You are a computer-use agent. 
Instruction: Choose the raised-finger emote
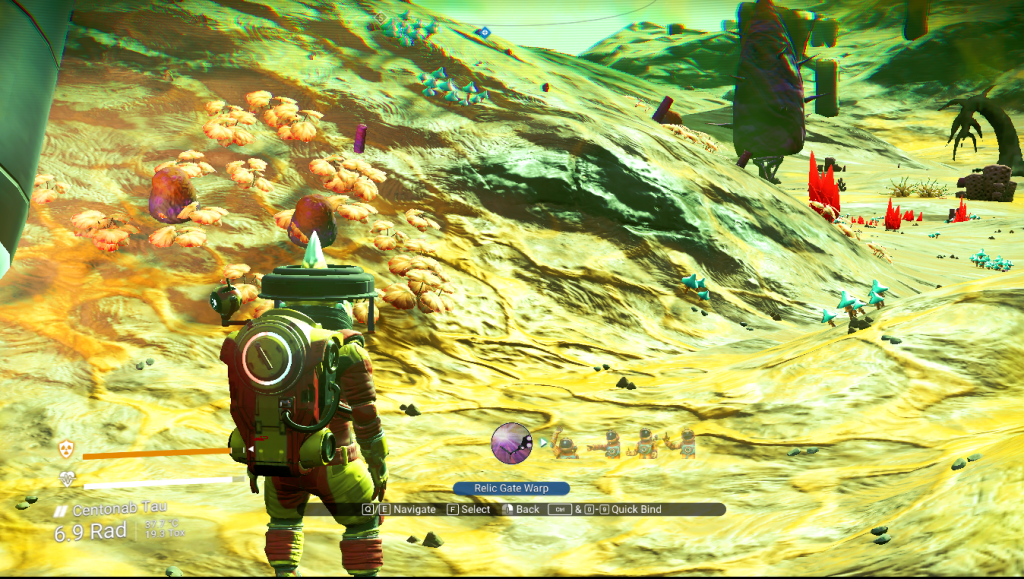(683, 443)
